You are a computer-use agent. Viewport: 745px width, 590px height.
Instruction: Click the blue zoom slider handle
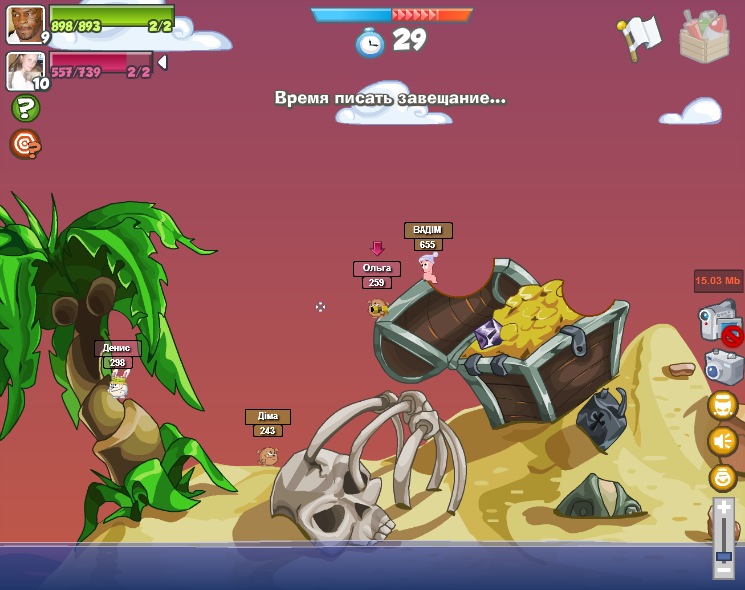coord(723,556)
